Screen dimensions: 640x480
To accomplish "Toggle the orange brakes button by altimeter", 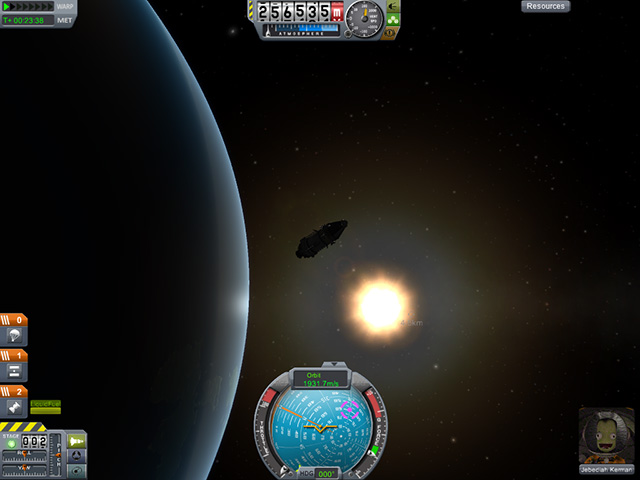I will point(393,31).
